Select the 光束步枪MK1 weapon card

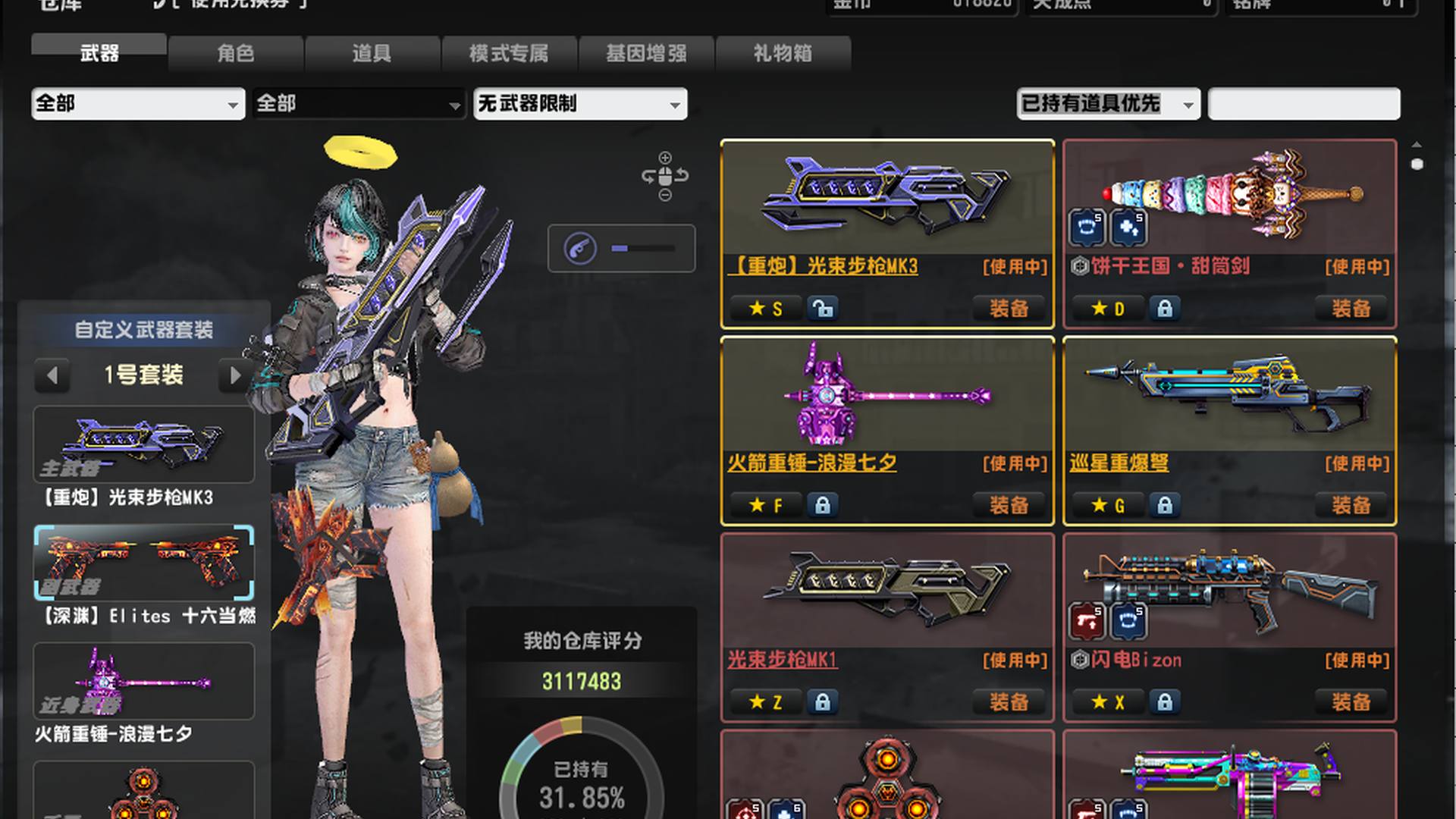point(887,591)
